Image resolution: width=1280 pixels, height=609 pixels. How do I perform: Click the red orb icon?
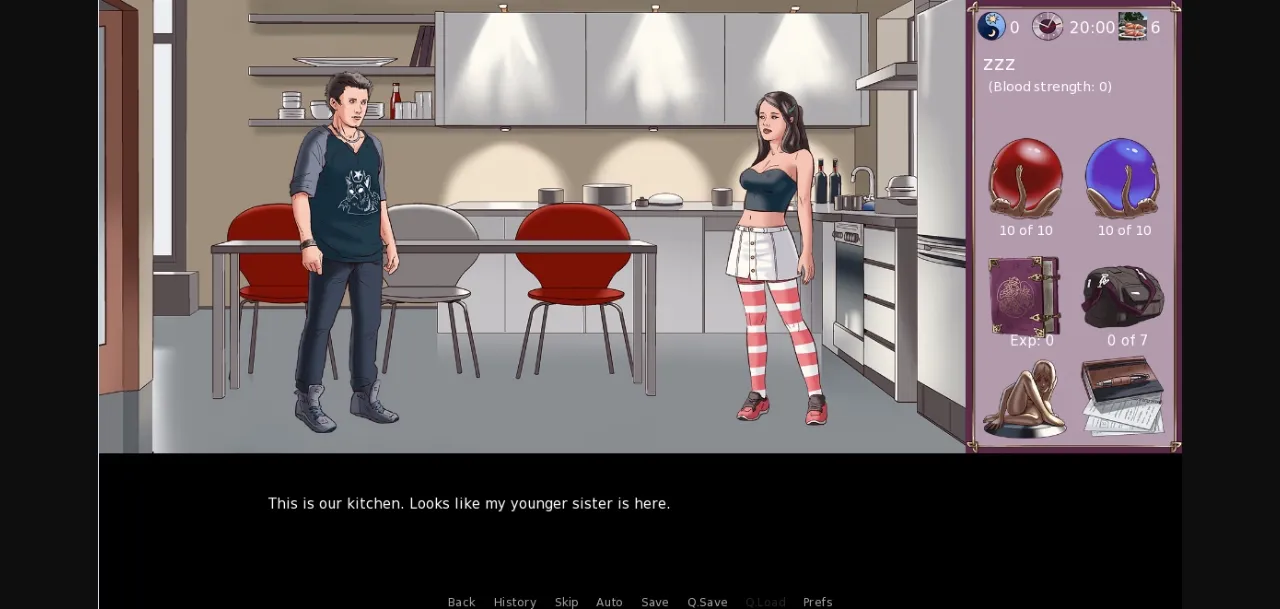(x=1025, y=177)
